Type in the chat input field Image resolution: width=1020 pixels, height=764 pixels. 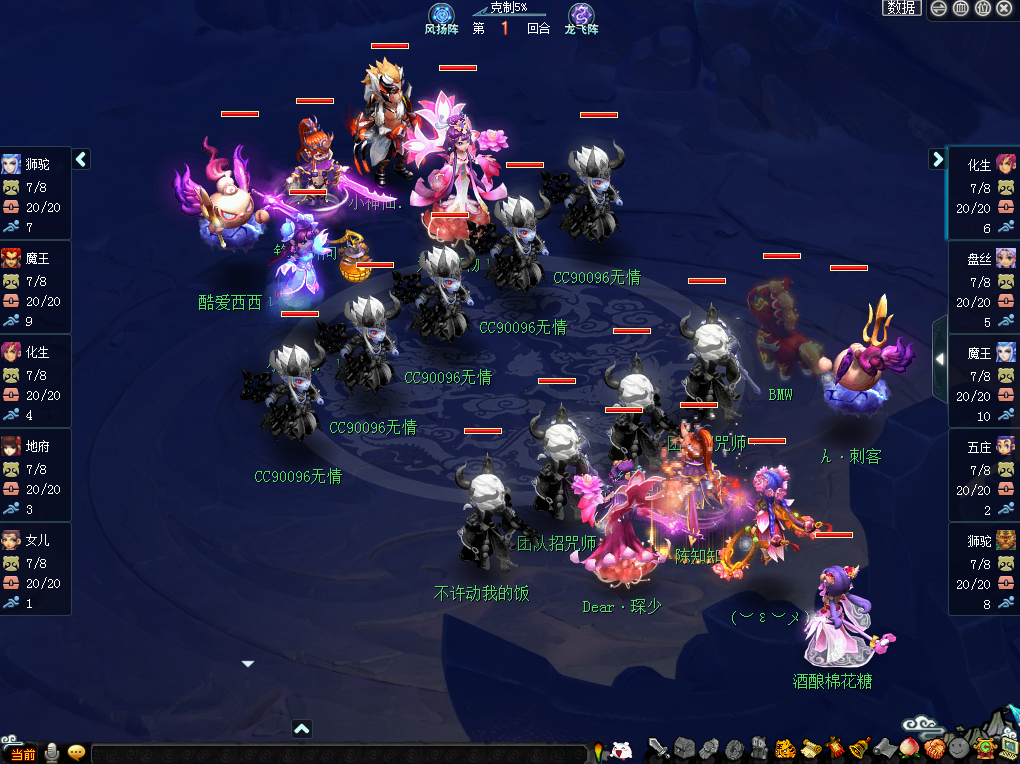pos(338,754)
